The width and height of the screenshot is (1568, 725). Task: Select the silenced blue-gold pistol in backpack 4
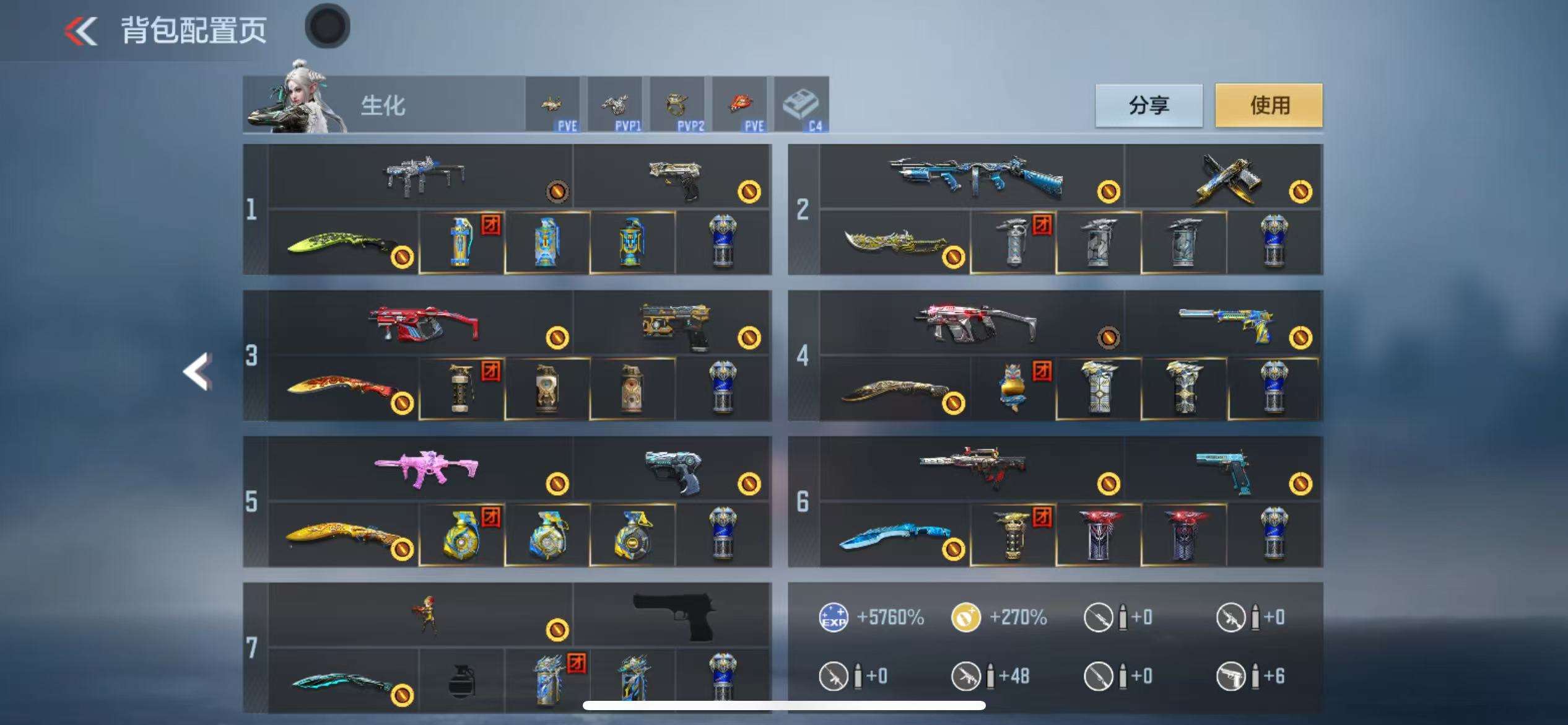click(1225, 323)
